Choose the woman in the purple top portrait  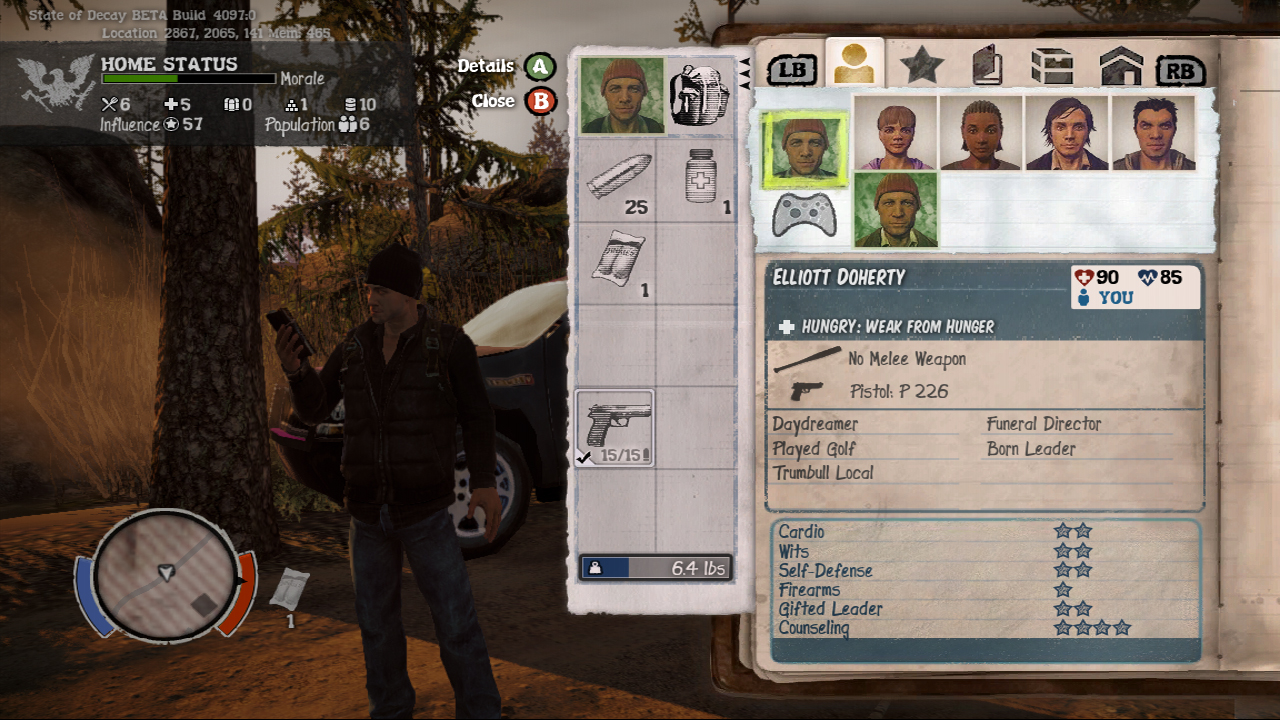coord(895,133)
